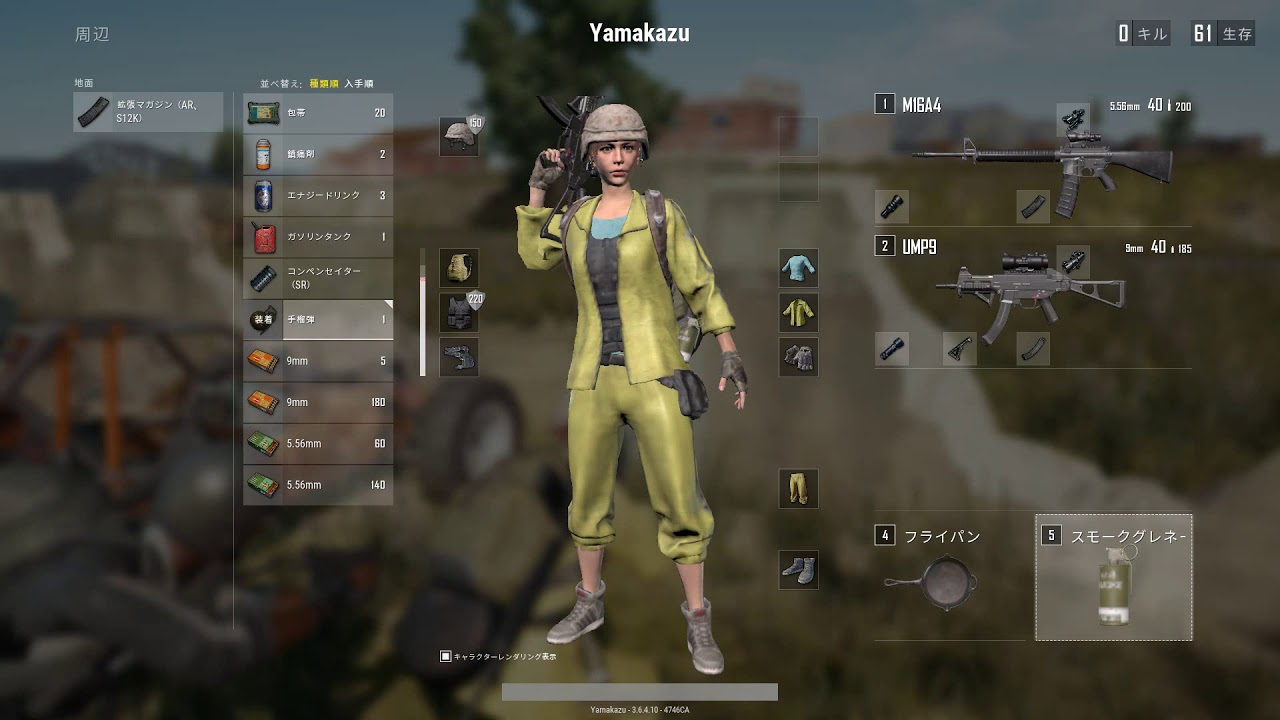Select the energy drink icon
Viewport: 1280px width, 720px height.
coord(262,195)
